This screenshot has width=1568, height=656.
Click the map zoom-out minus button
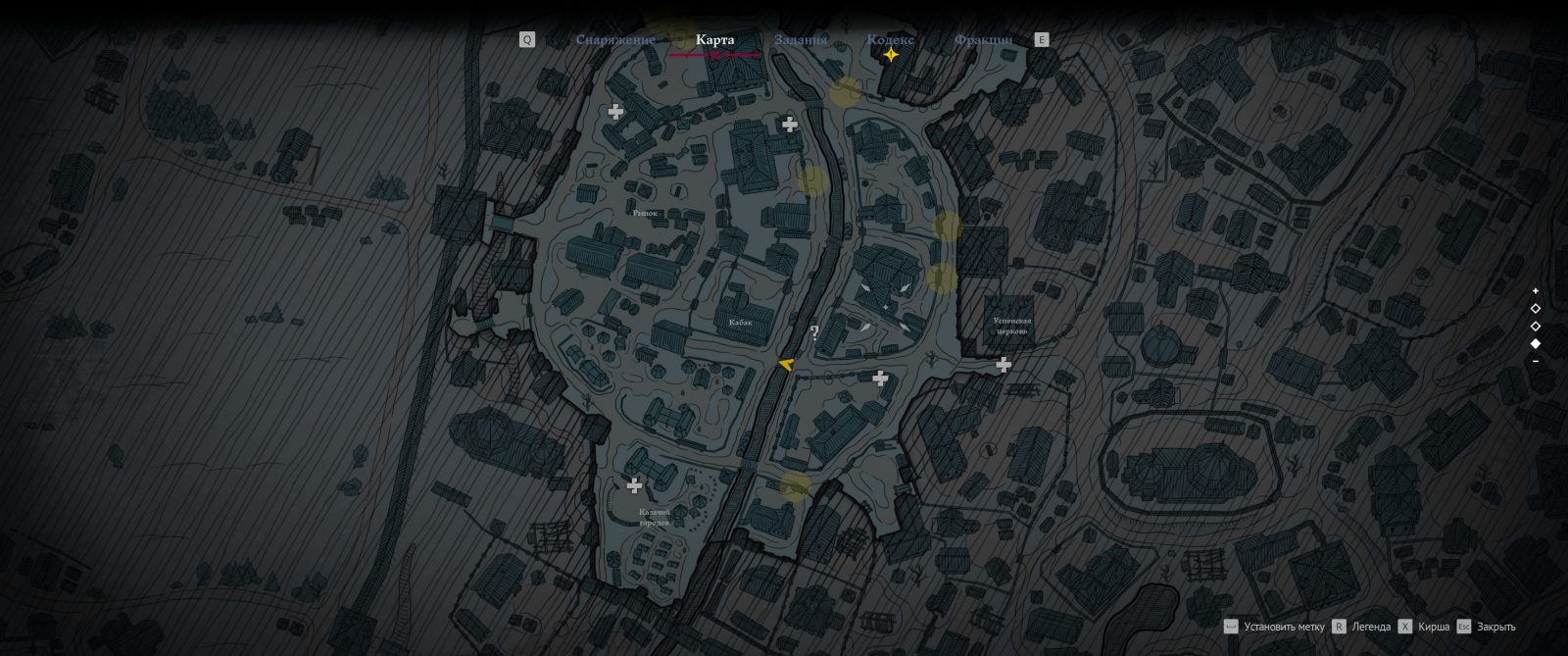click(1536, 361)
